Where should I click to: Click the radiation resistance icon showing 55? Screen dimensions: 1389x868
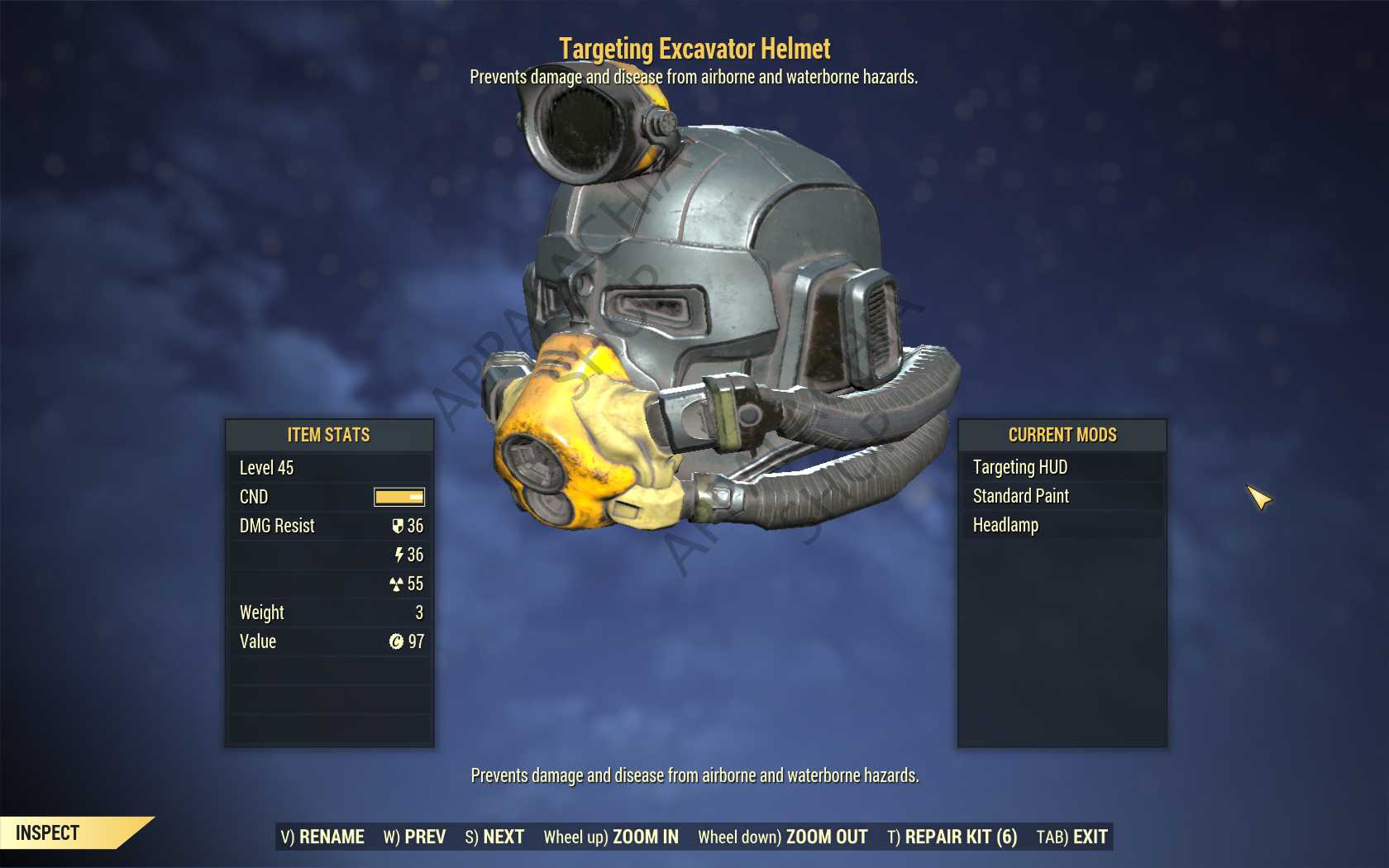tap(399, 584)
